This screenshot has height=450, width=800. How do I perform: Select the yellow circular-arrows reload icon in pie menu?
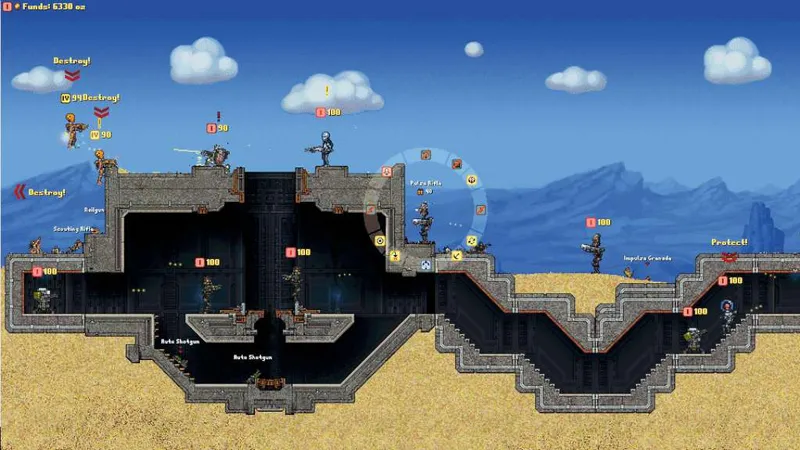[x=471, y=240]
